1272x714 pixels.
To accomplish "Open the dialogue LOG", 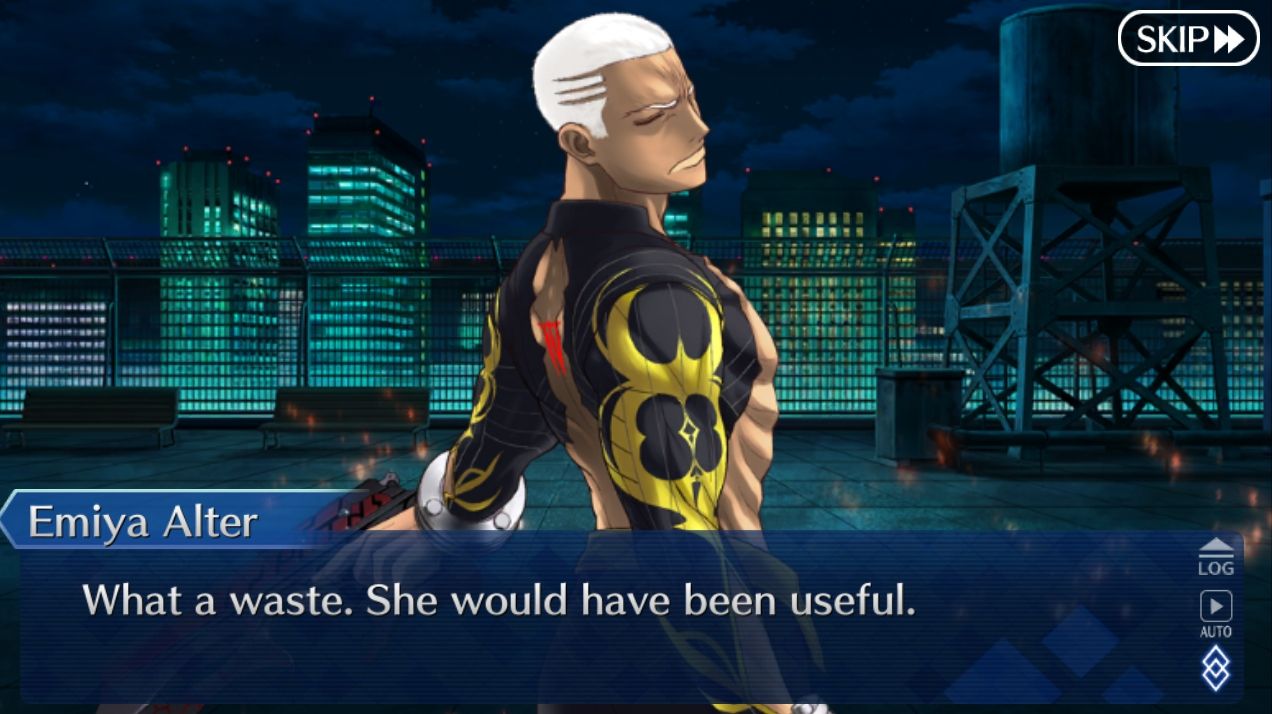I will point(1216,556).
